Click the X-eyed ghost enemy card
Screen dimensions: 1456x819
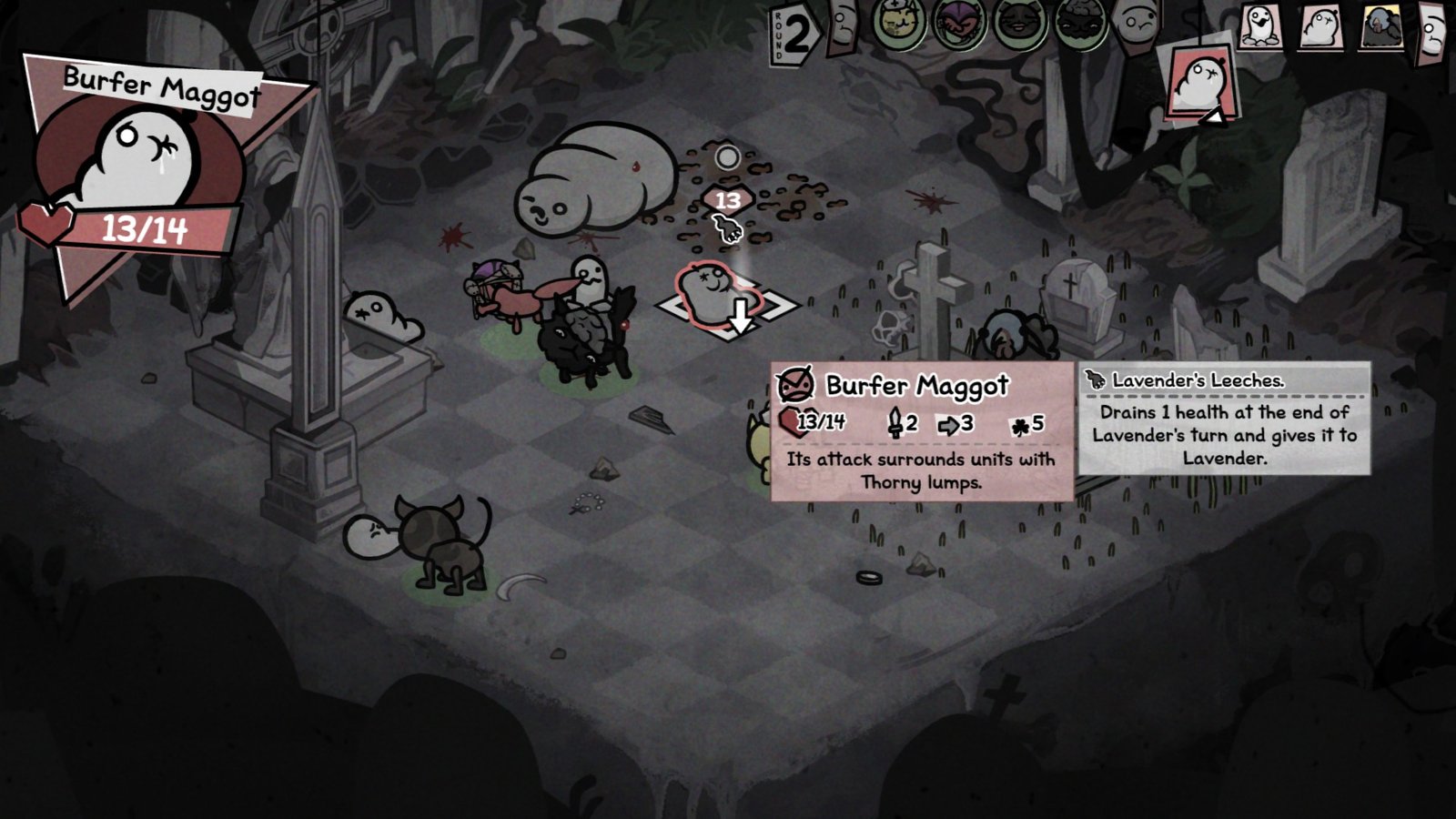pyautogui.click(x=1321, y=25)
